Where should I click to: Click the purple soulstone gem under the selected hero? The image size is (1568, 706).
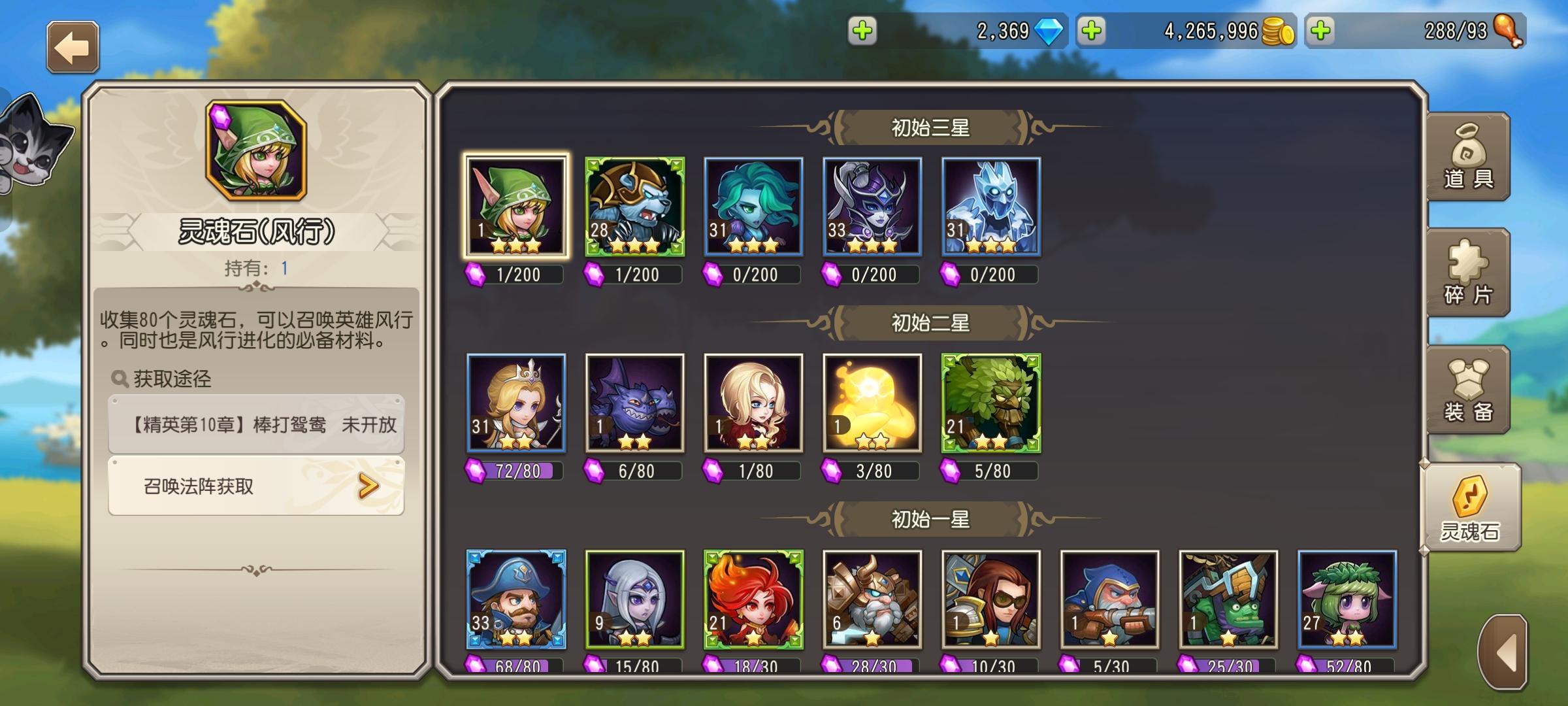[x=475, y=275]
